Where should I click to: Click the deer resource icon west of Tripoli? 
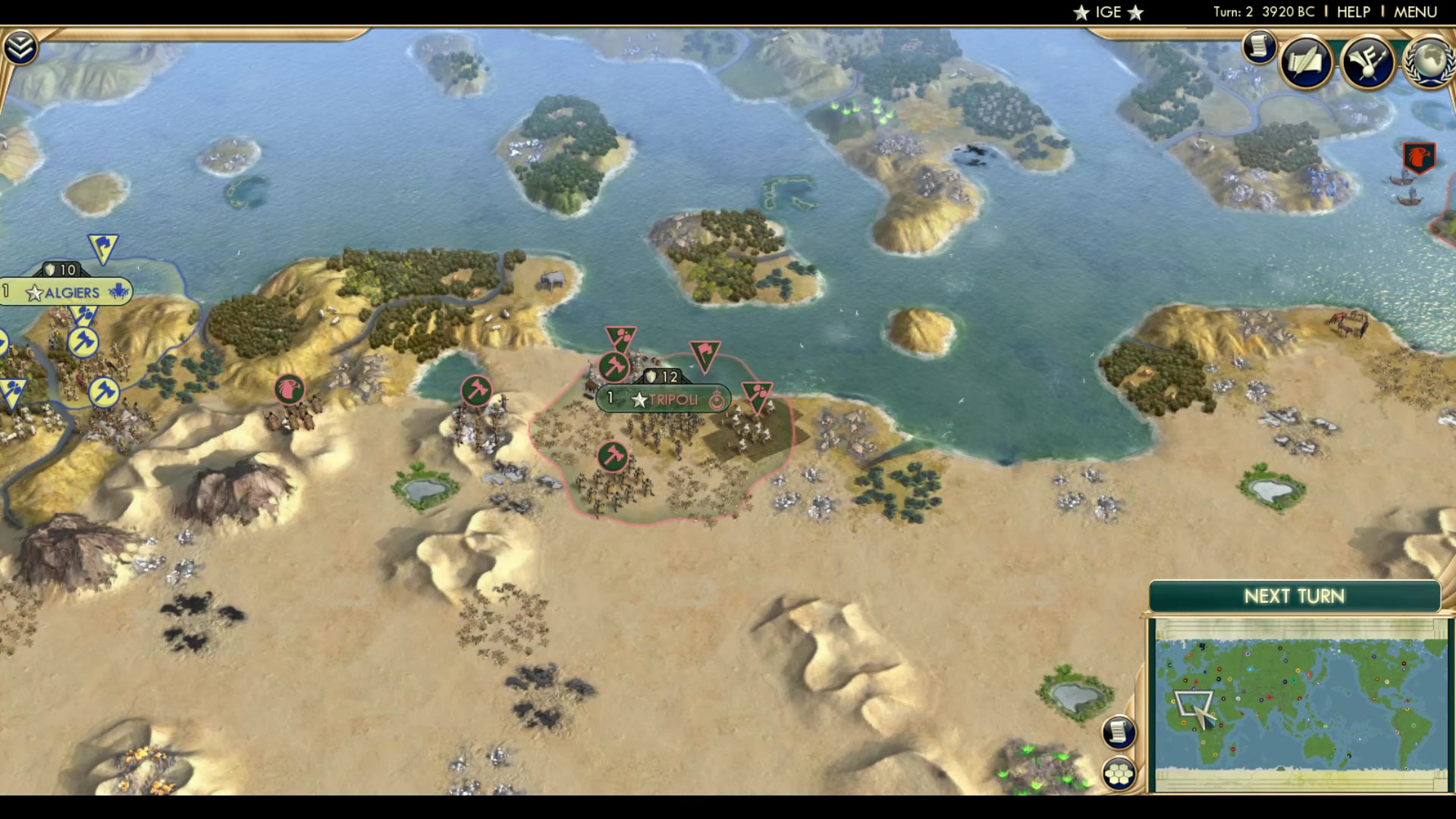289,388
